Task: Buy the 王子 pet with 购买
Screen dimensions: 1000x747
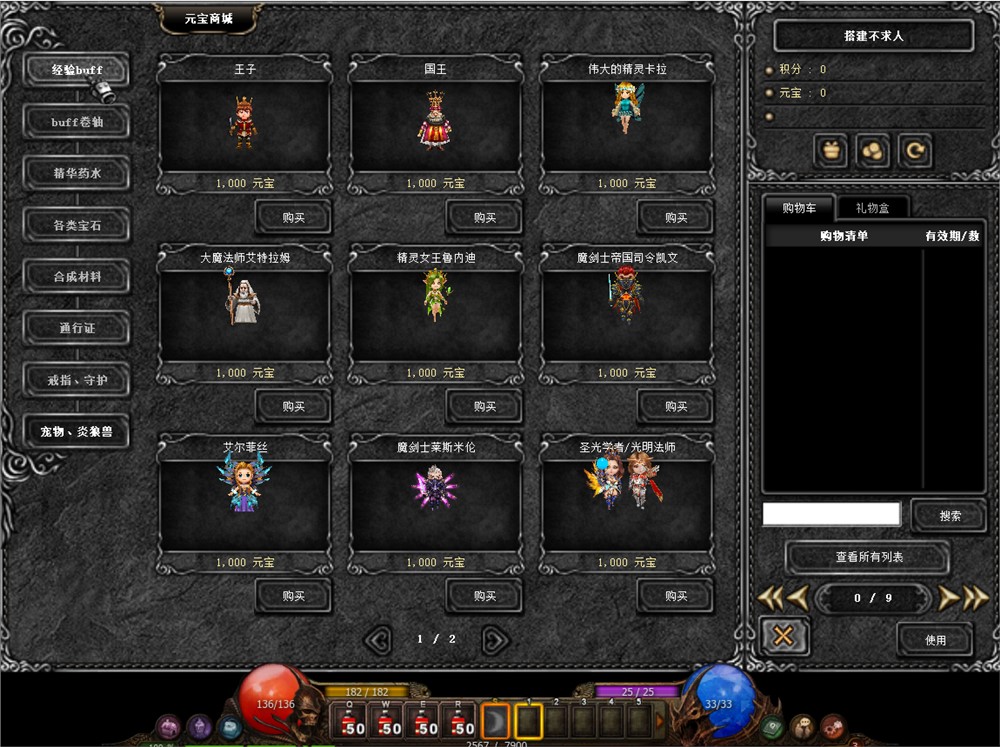Action: [x=293, y=217]
